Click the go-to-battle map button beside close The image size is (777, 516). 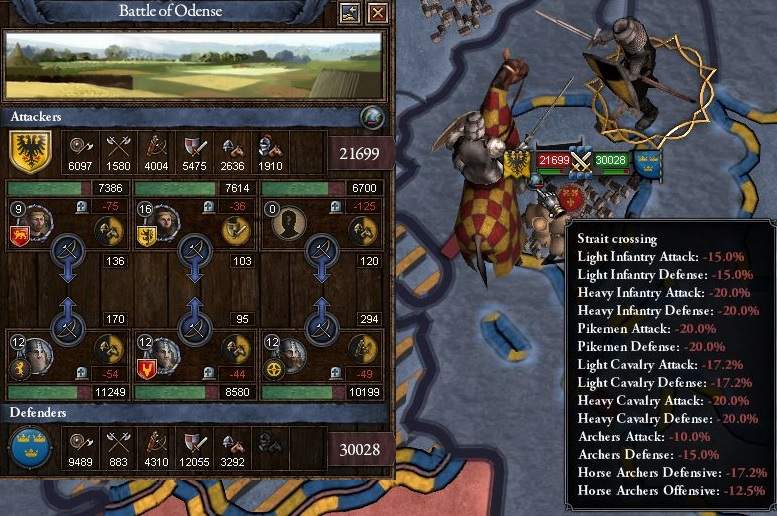coord(350,13)
